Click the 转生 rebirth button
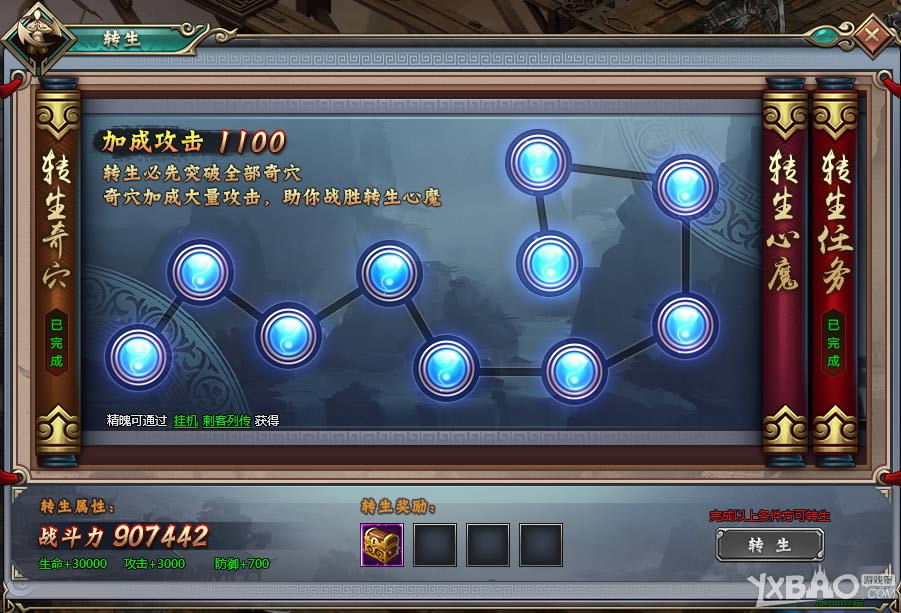901x613 pixels. point(769,545)
